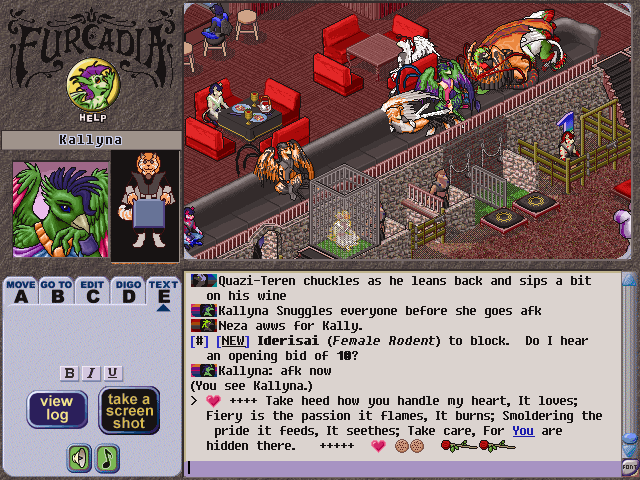This screenshot has width=640, height=480.
Task: Toggle bold text formatting
Action: [x=69, y=373]
